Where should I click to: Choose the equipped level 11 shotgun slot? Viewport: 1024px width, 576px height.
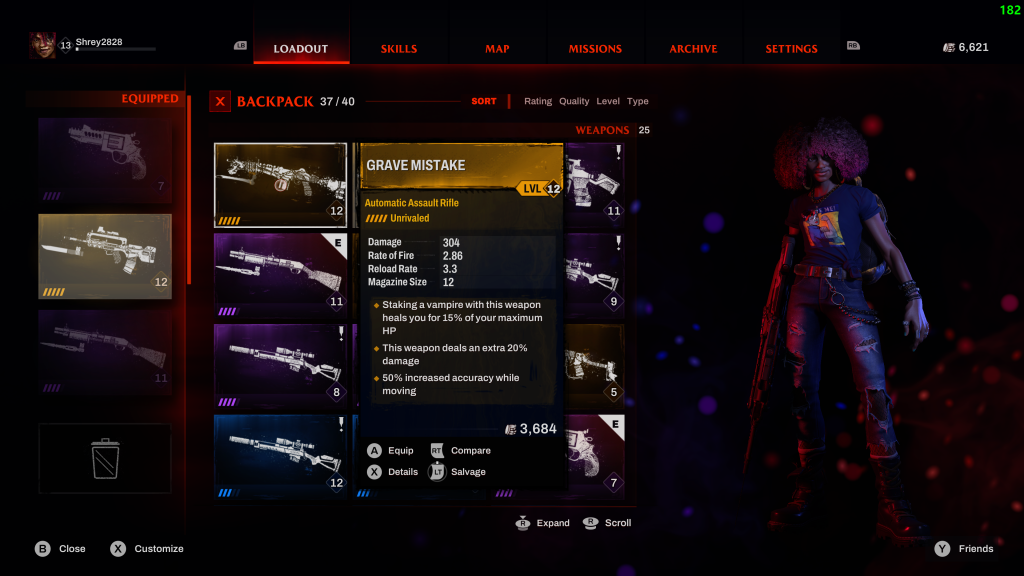click(105, 350)
